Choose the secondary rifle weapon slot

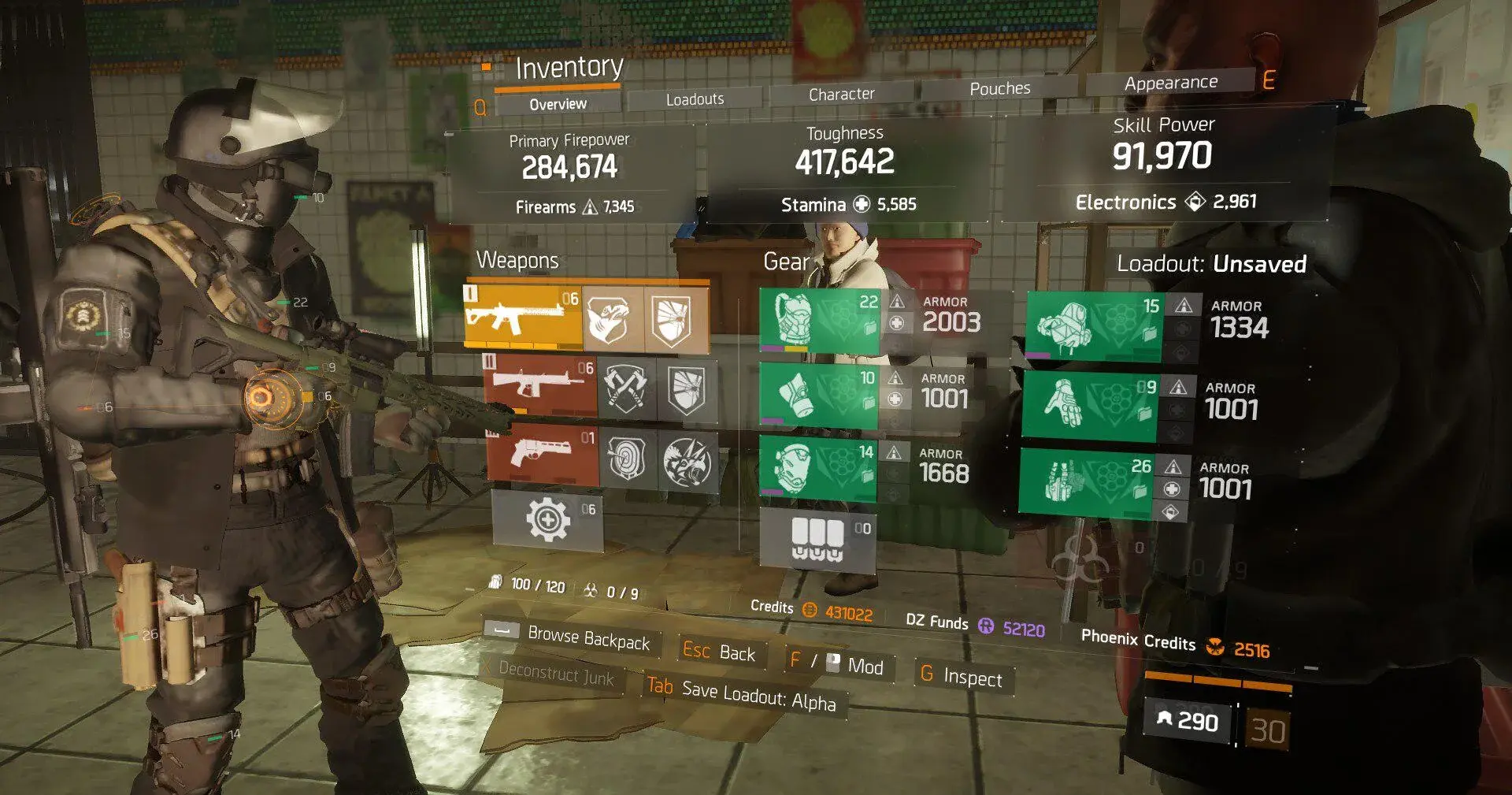540,386
